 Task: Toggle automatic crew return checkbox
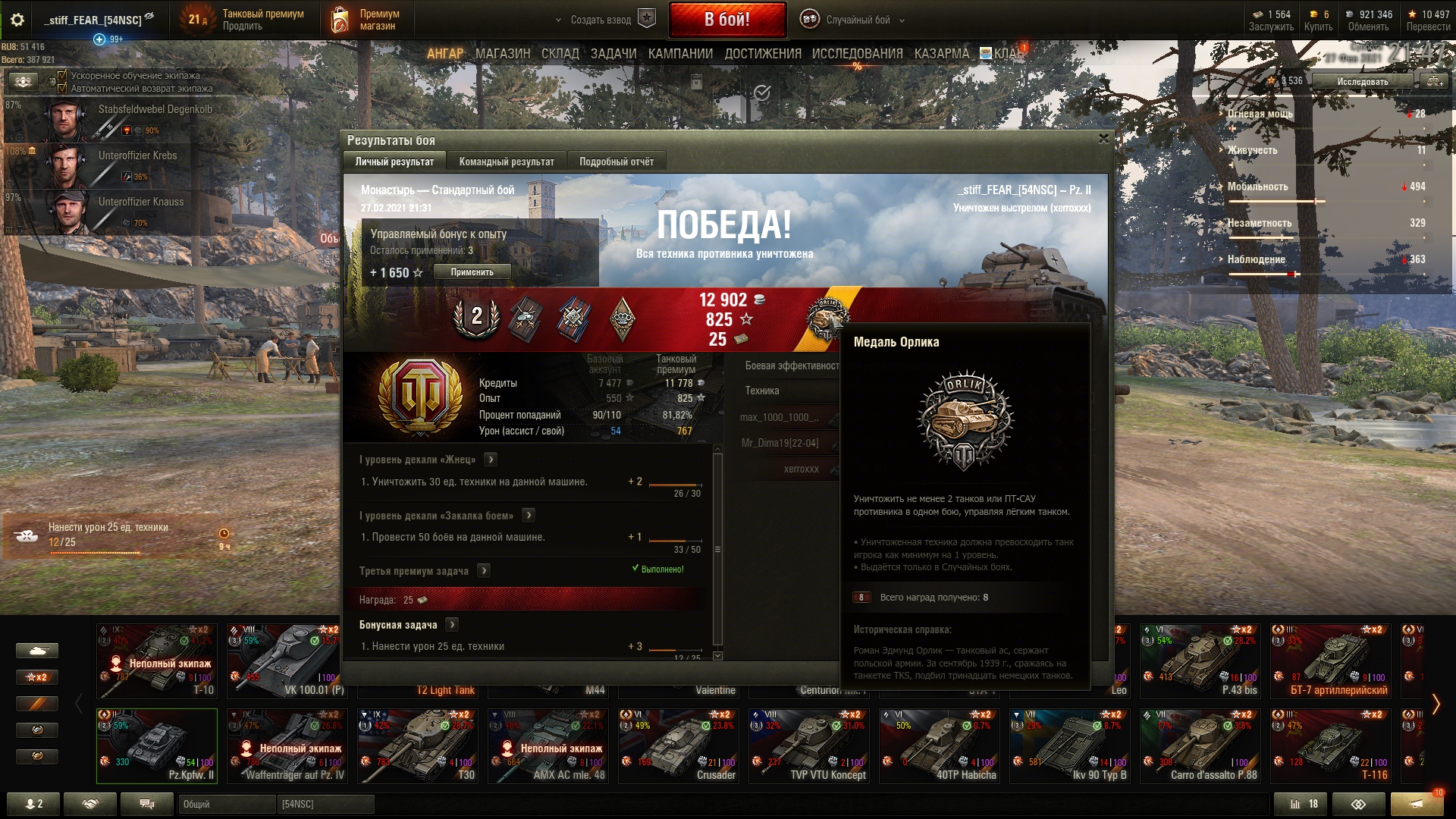(x=62, y=88)
